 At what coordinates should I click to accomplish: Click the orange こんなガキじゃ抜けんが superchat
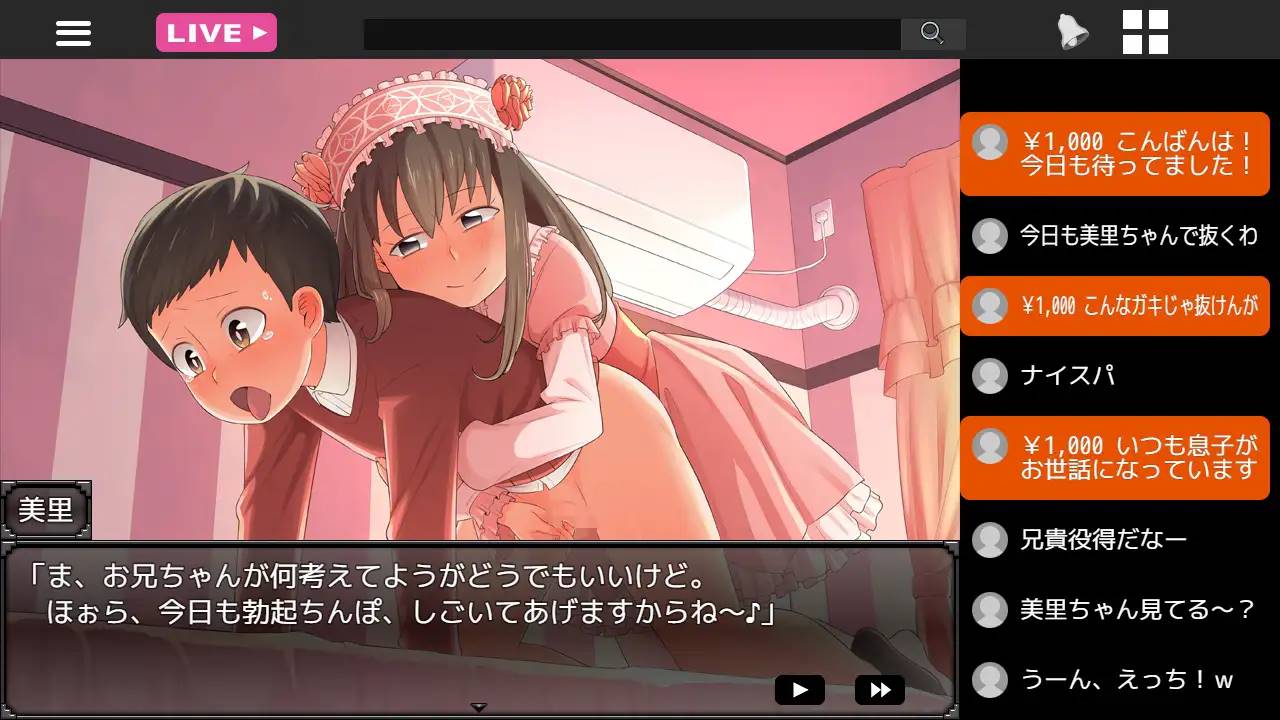pyautogui.click(x=1115, y=306)
